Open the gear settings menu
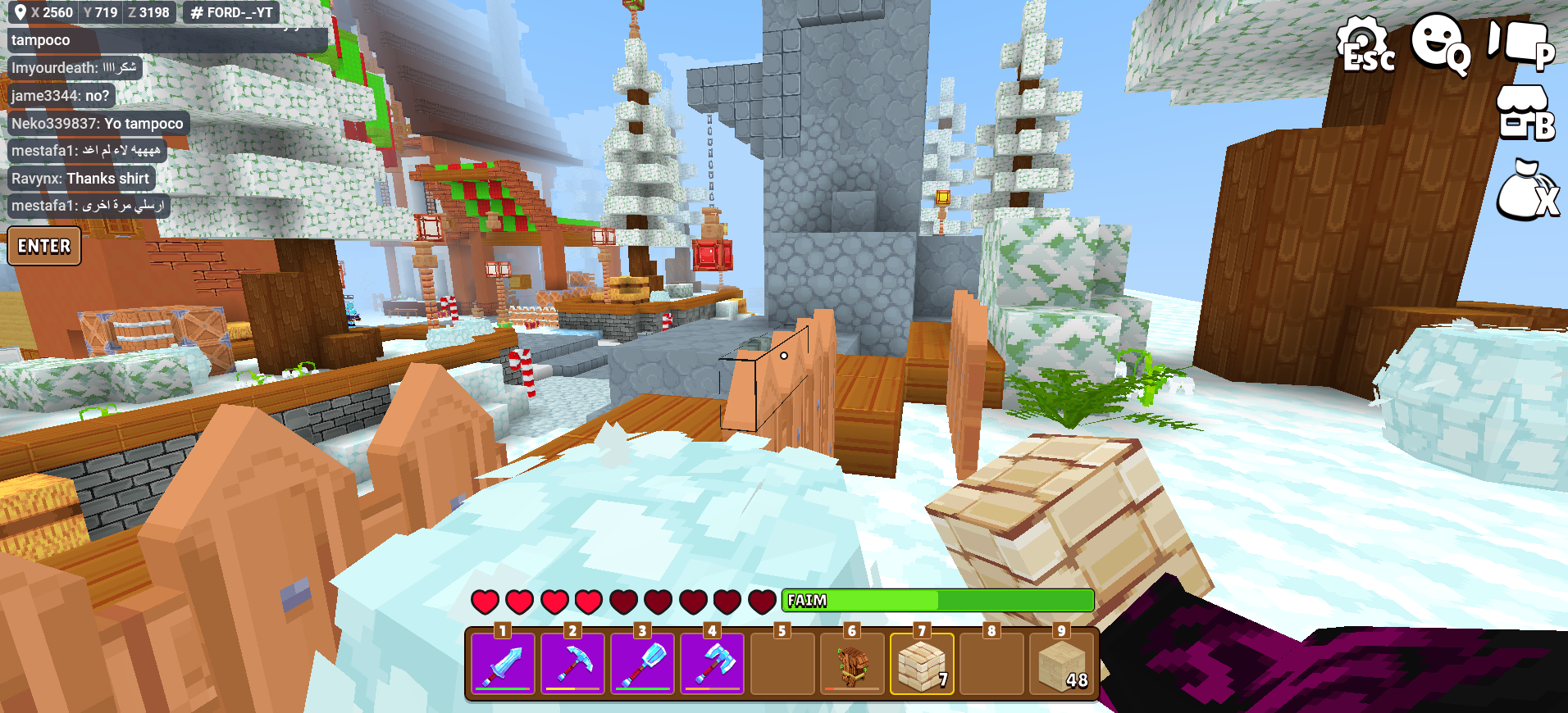The height and width of the screenshot is (713, 1568). point(1363,45)
